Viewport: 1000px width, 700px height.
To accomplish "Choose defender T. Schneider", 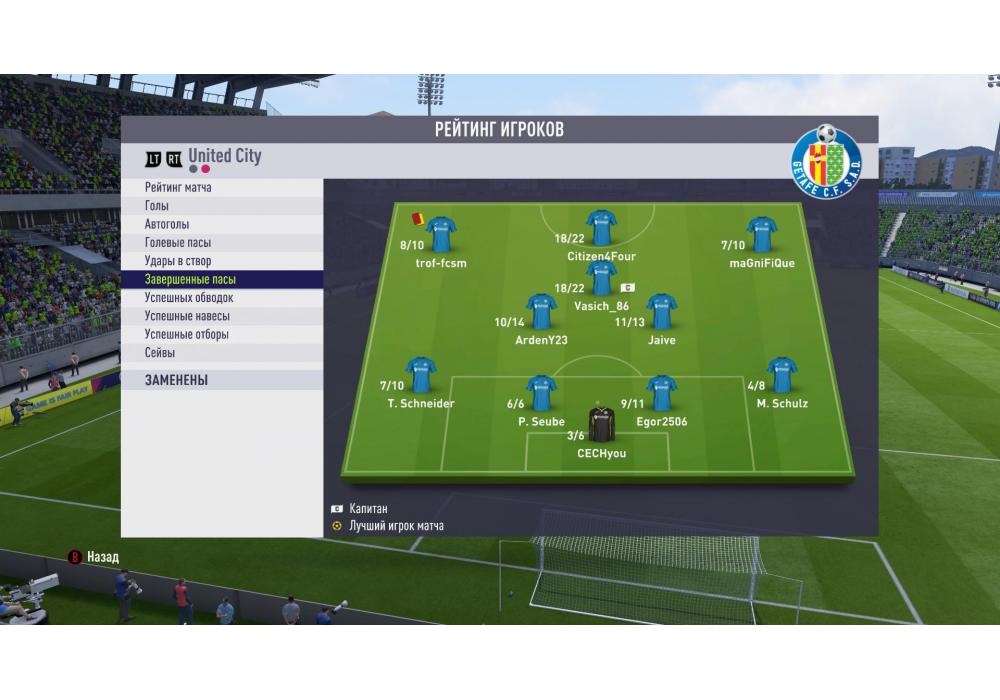I will click(x=421, y=375).
